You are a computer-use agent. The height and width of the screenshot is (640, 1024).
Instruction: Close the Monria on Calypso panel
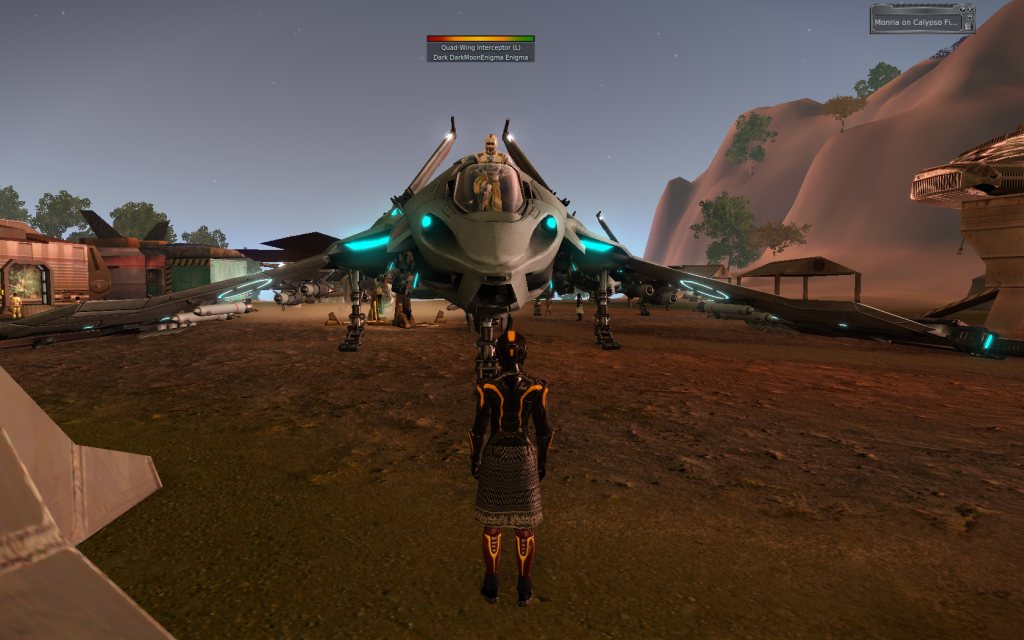pyautogui.click(x=970, y=9)
